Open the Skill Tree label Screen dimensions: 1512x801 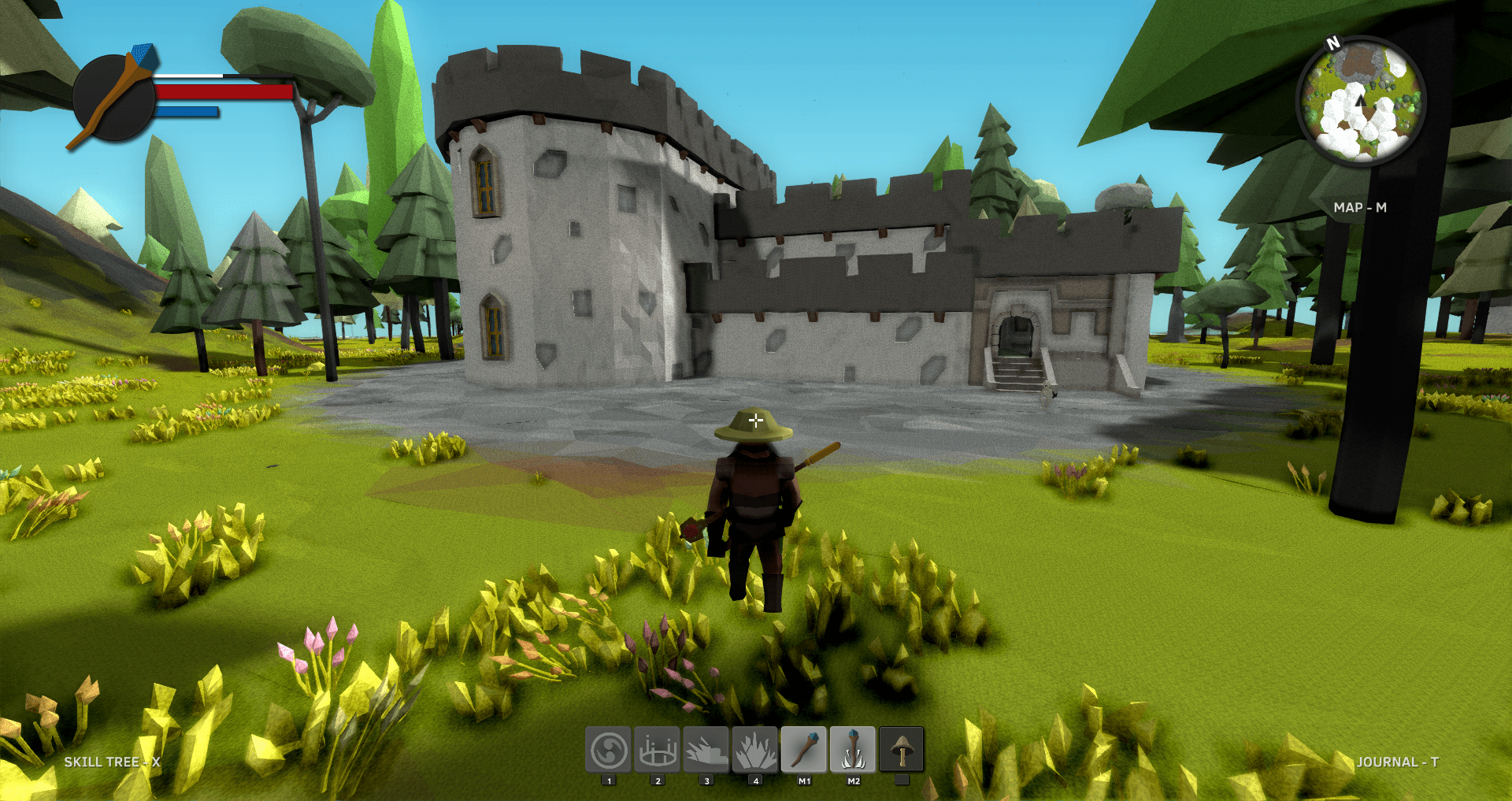point(112,762)
